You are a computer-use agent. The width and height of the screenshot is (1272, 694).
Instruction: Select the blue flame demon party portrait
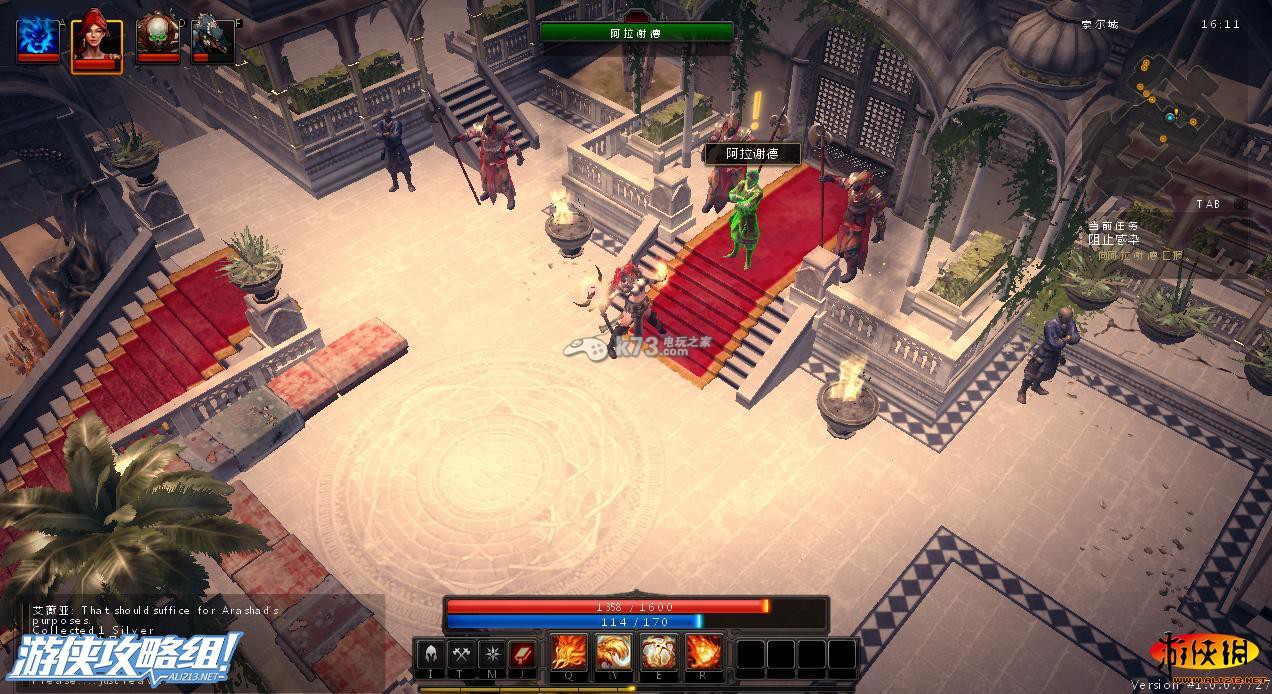click(x=38, y=38)
